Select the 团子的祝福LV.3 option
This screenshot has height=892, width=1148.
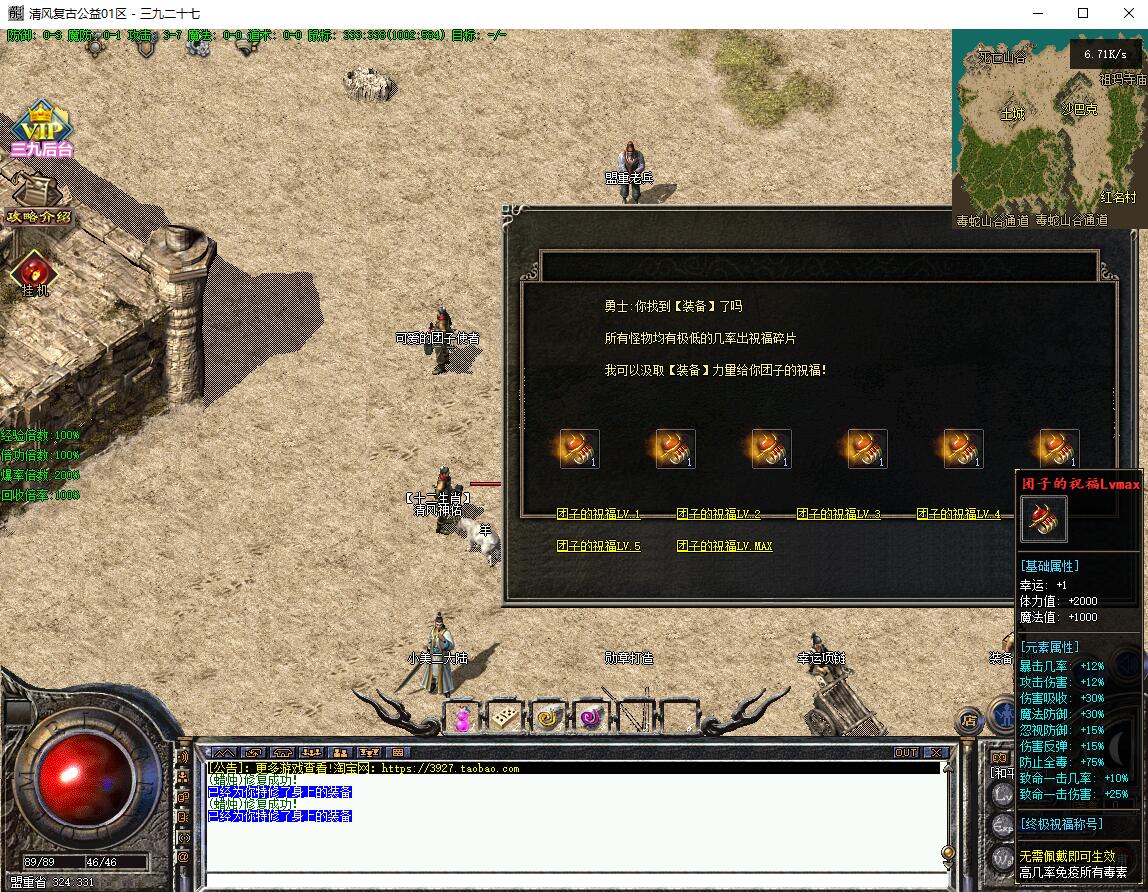pyautogui.click(x=838, y=514)
